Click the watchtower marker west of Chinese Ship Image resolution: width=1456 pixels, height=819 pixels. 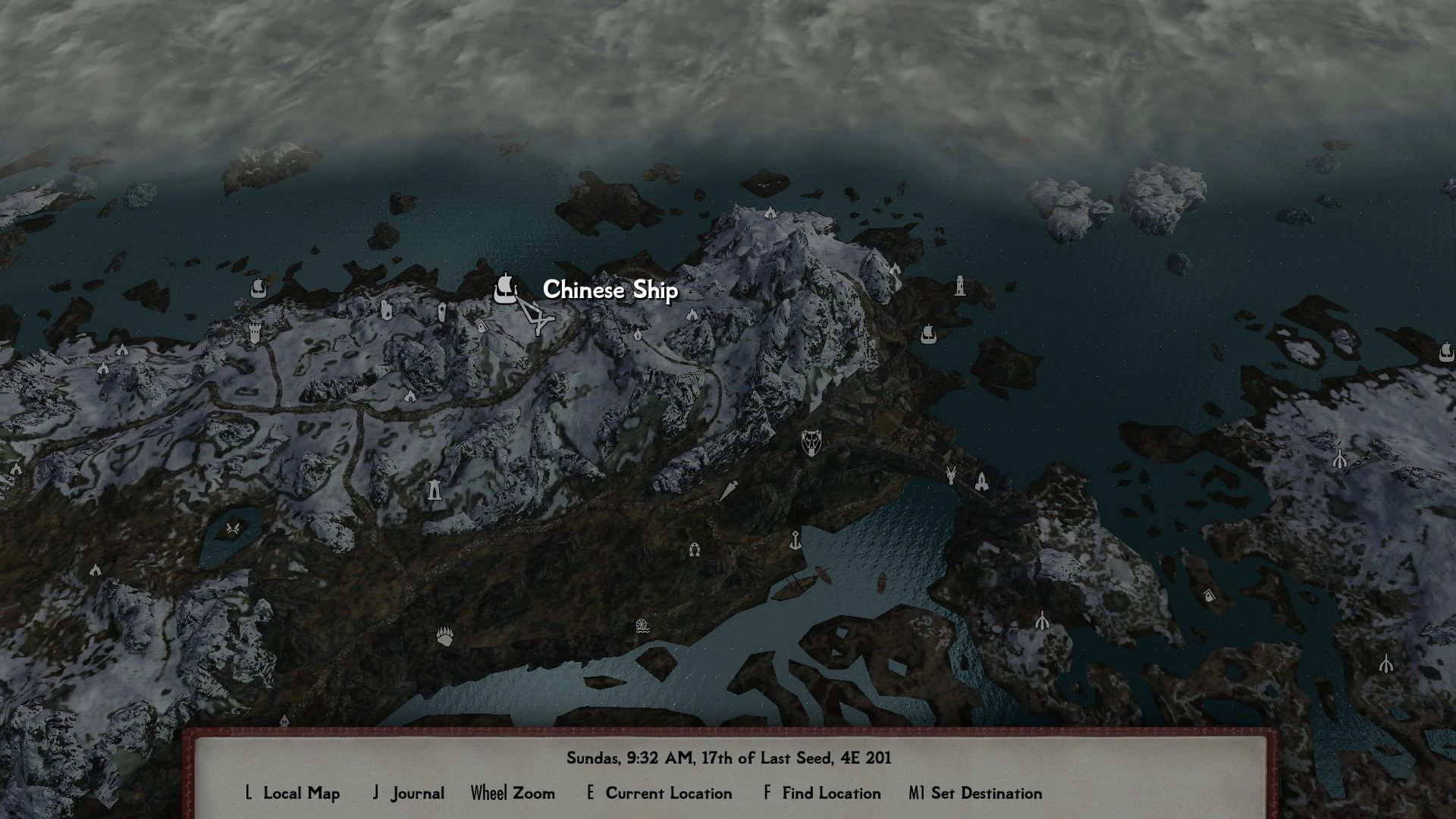click(x=255, y=334)
